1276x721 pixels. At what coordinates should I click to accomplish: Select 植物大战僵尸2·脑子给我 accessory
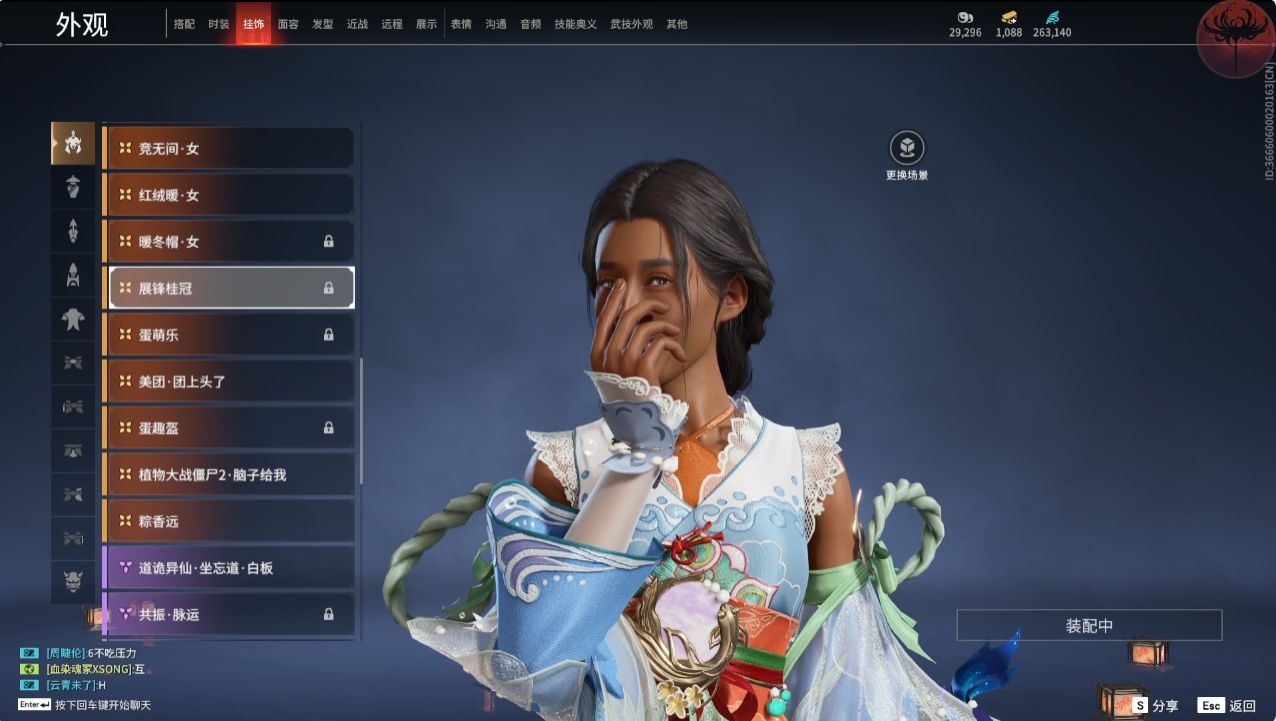229,474
